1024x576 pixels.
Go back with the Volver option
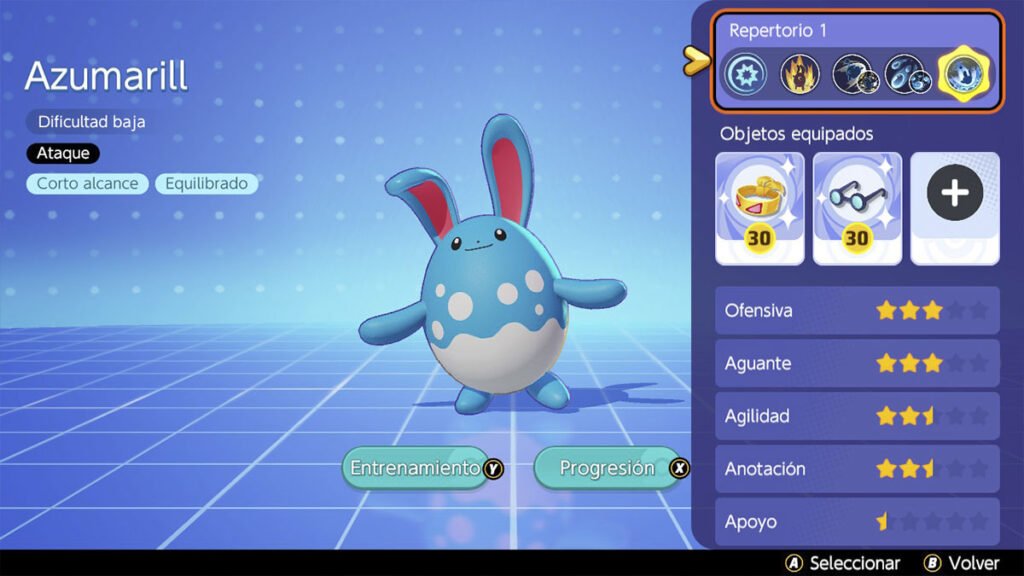963,563
